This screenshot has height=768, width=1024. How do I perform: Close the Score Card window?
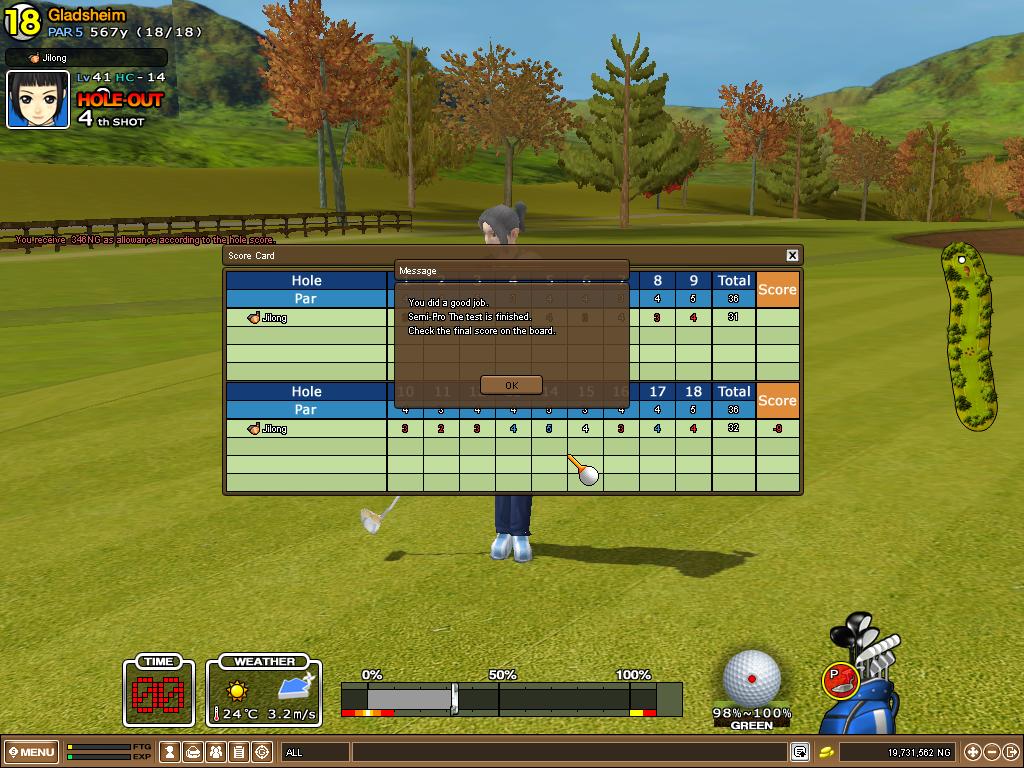coord(792,256)
